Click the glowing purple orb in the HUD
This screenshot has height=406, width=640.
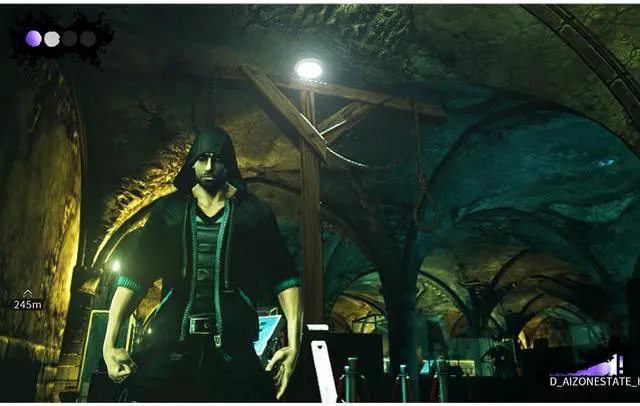coord(33,39)
